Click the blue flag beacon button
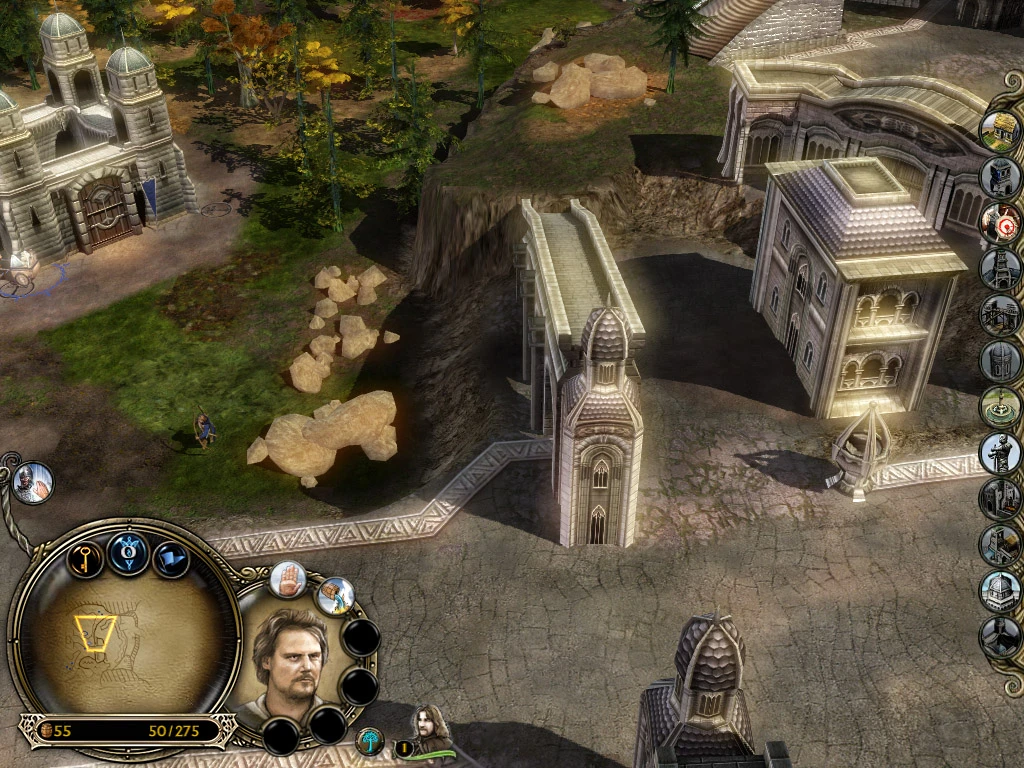The height and width of the screenshot is (768, 1024). point(172,557)
